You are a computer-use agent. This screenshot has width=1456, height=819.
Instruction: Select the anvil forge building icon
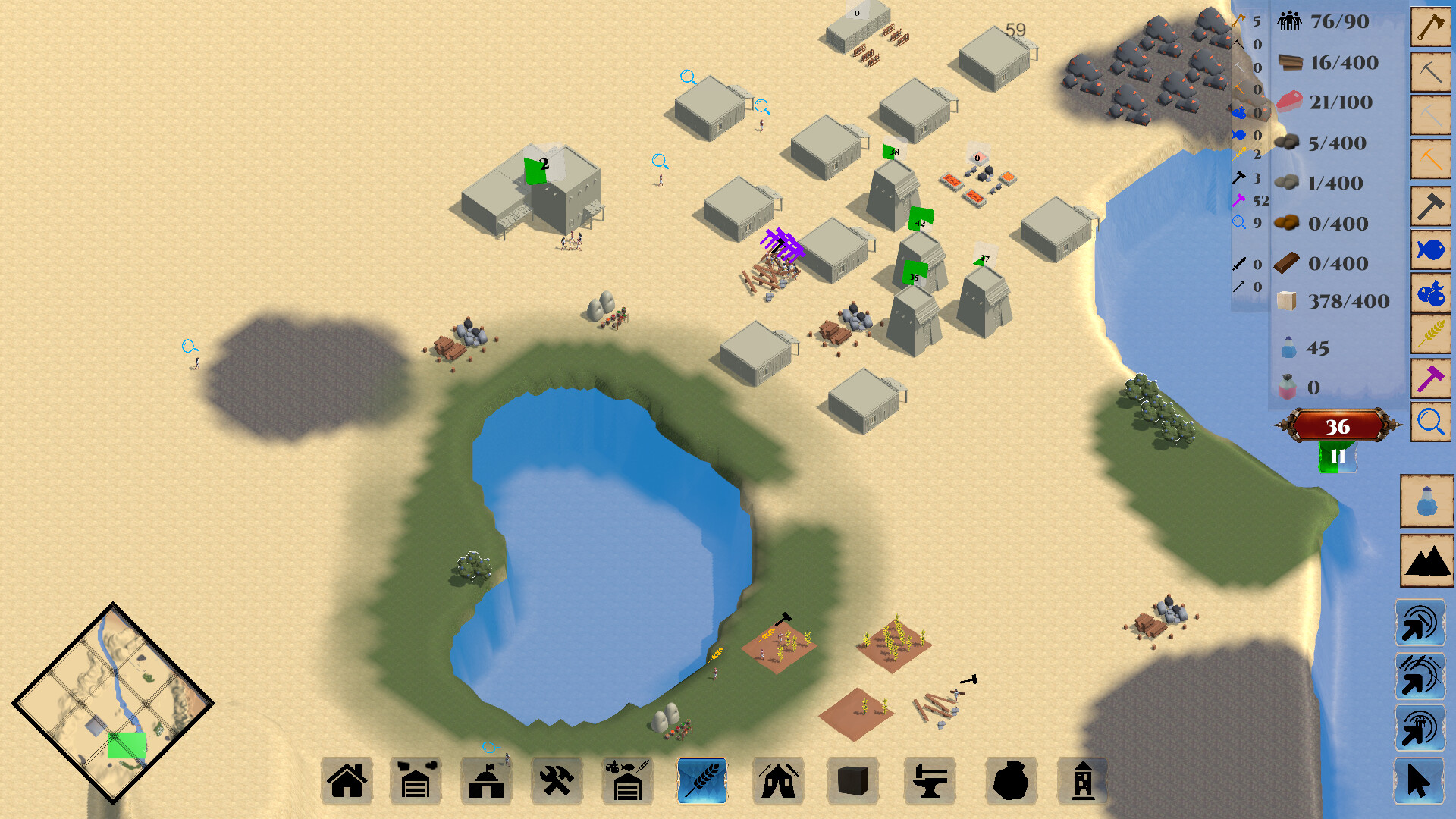(x=929, y=781)
